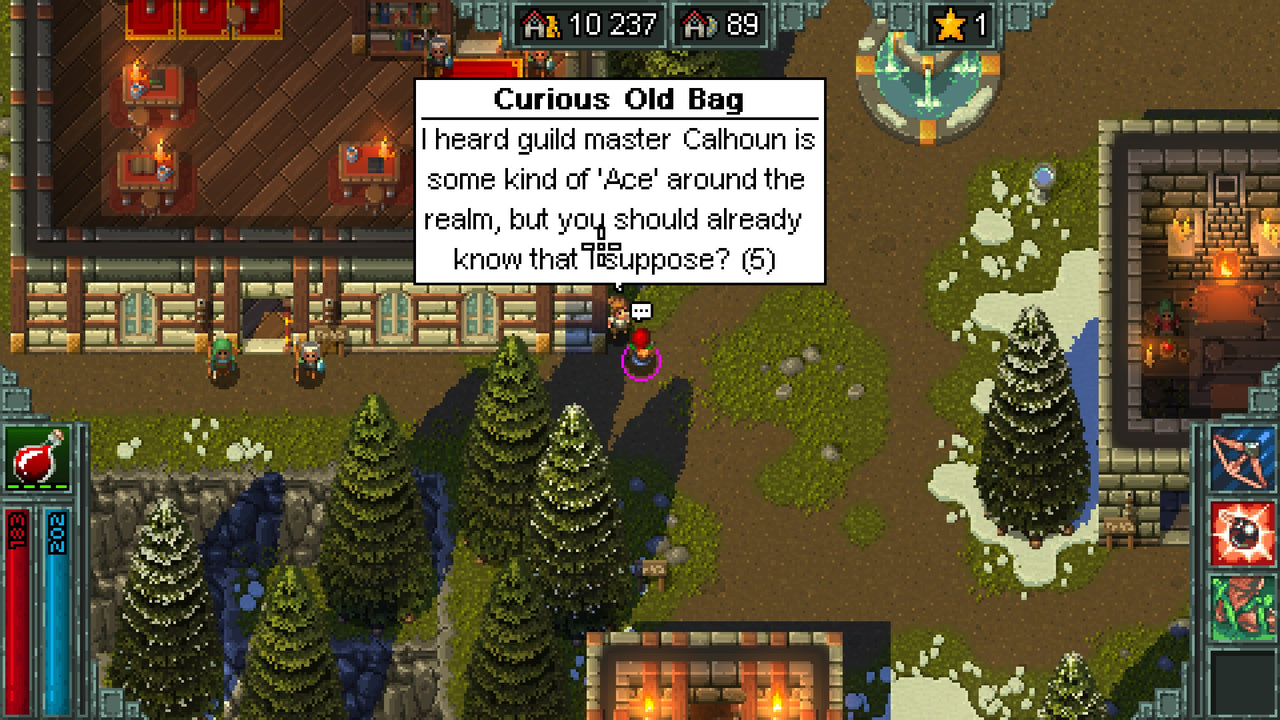This screenshot has width=1280, height=720.
Task: Click the speech bubble above the NPC
Action: (x=641, y=310)
